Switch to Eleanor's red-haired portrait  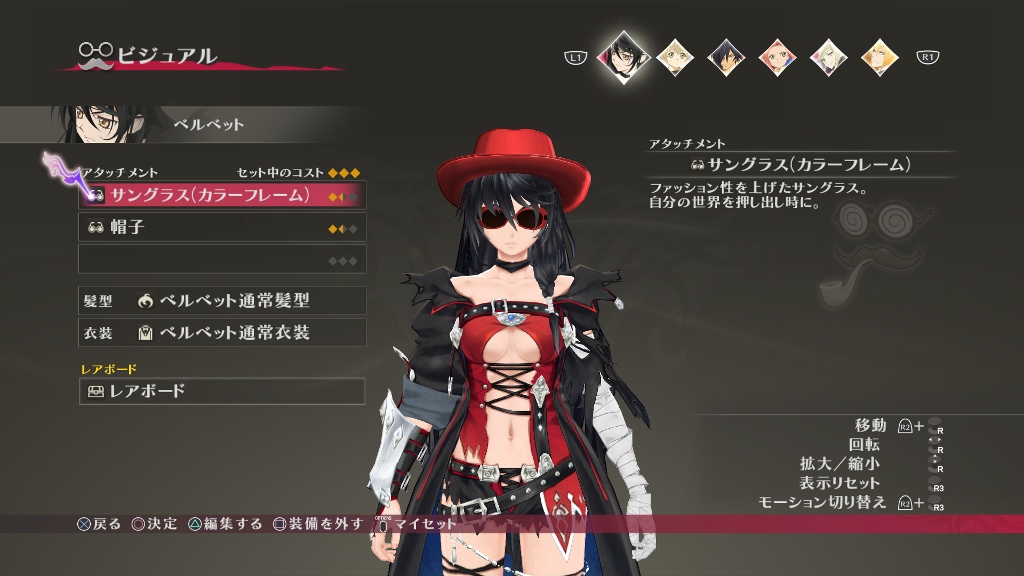[777, 57]
